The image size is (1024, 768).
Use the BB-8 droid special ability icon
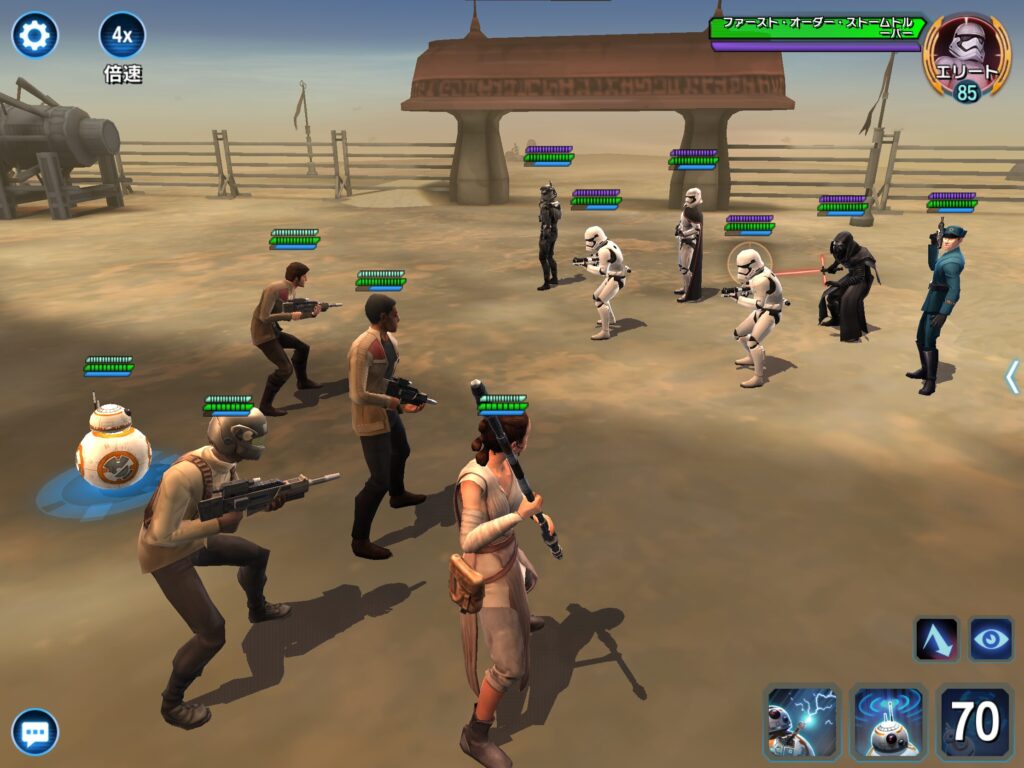pyautogui.click(x=888, y=722)
